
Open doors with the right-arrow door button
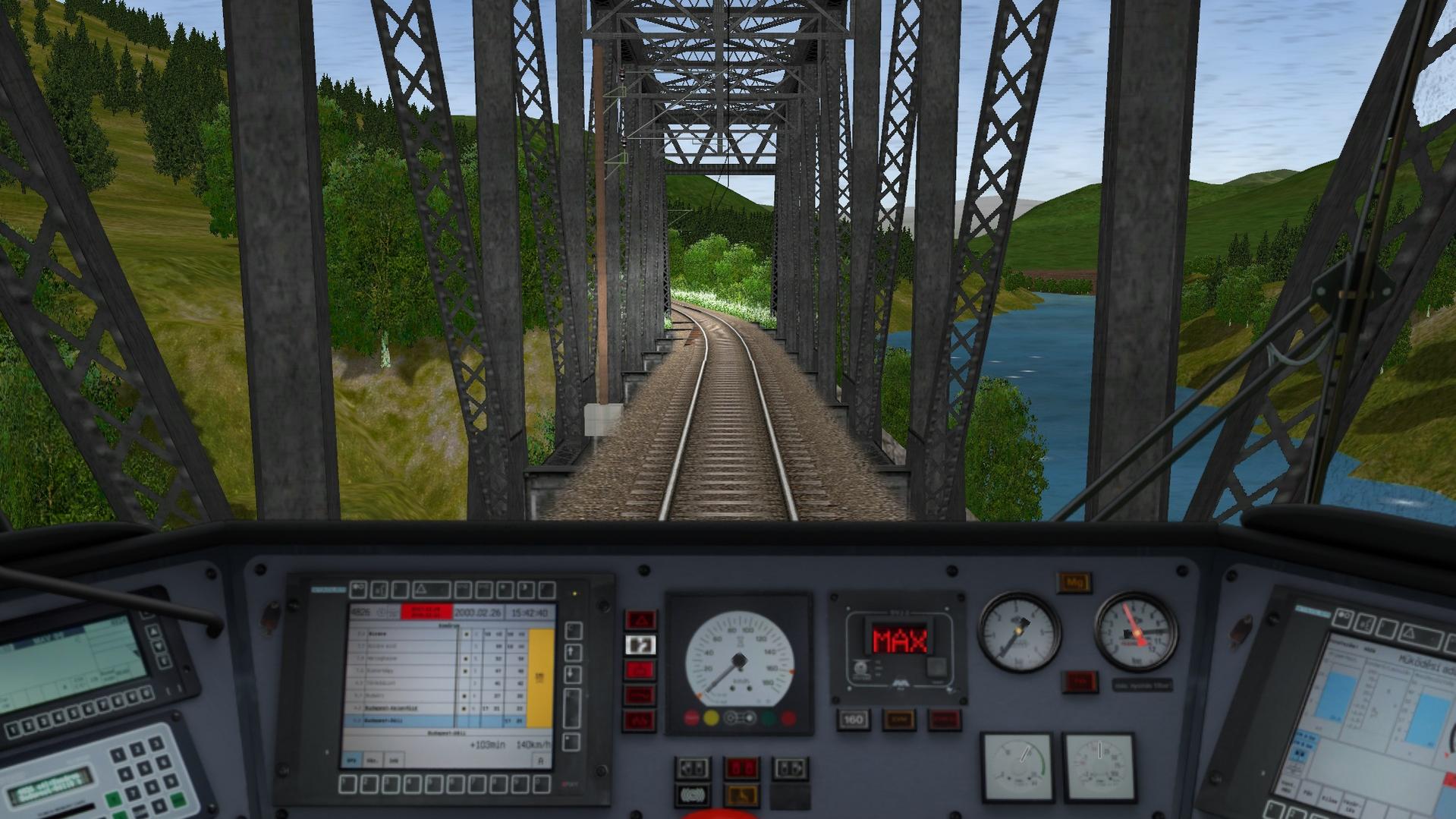click(789, 768)
